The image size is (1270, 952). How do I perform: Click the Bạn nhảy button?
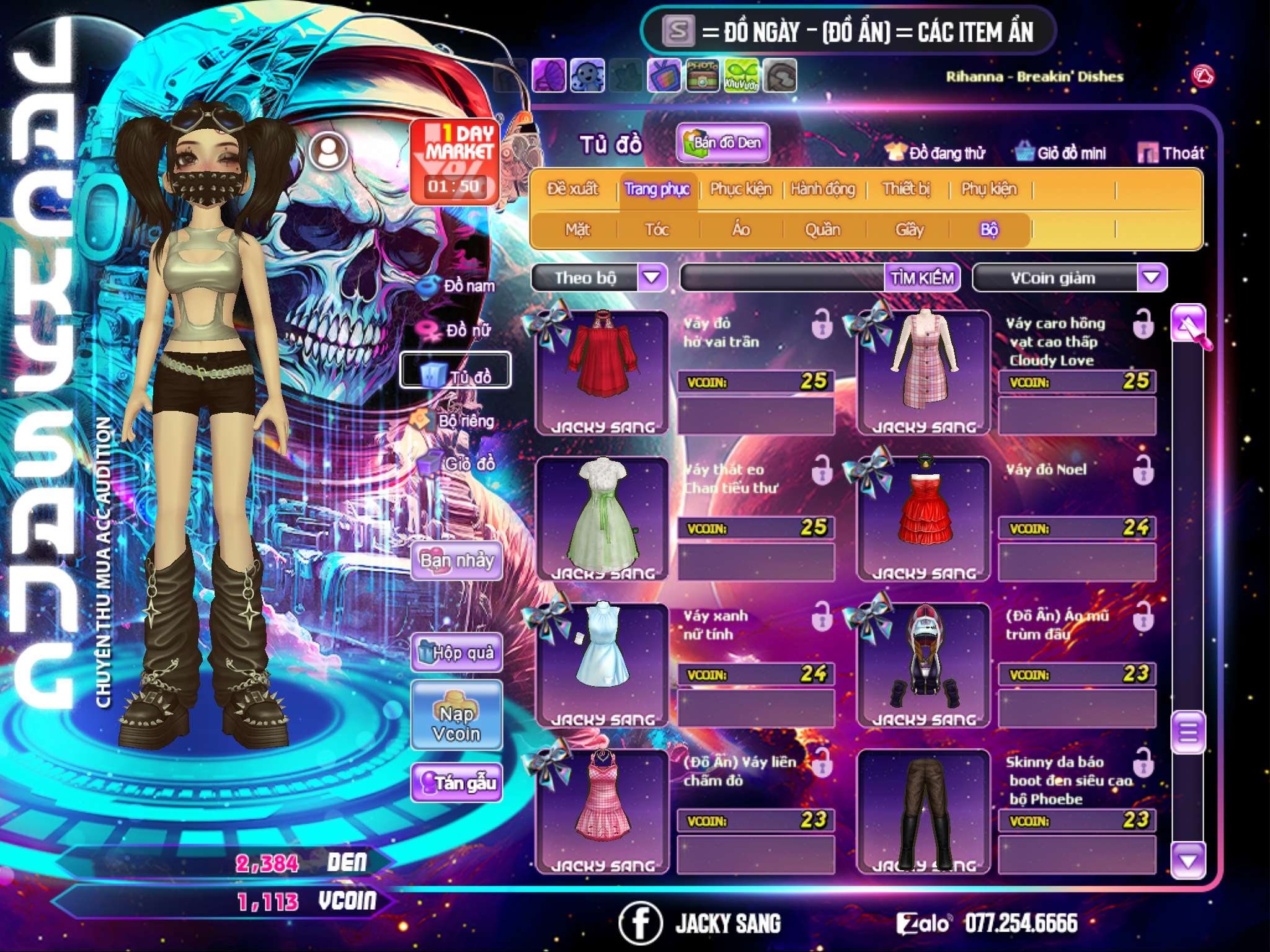[456, 561]
